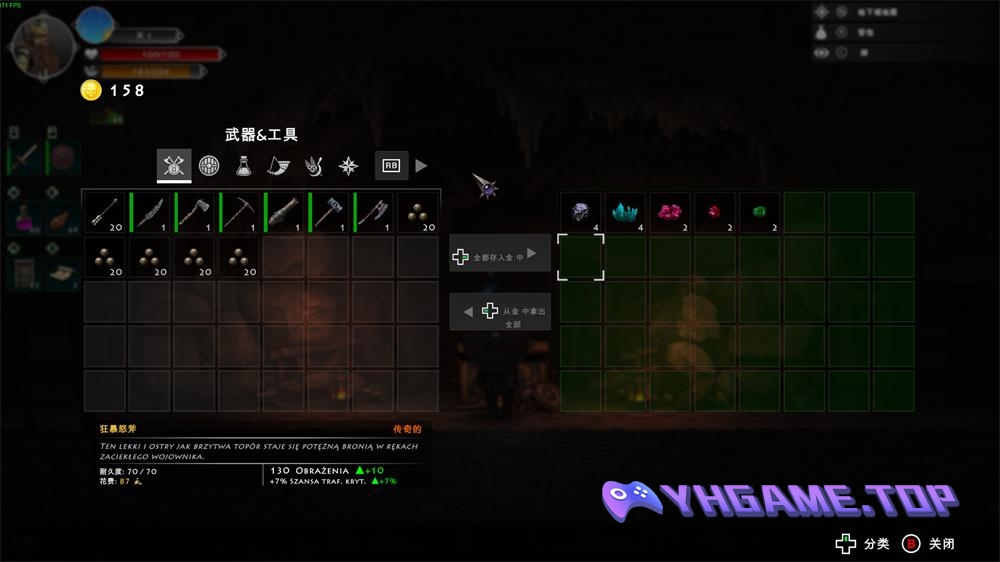The image size is (1000, 562).
Task: Select the arrows stack slot
Action: pos(105,212)
